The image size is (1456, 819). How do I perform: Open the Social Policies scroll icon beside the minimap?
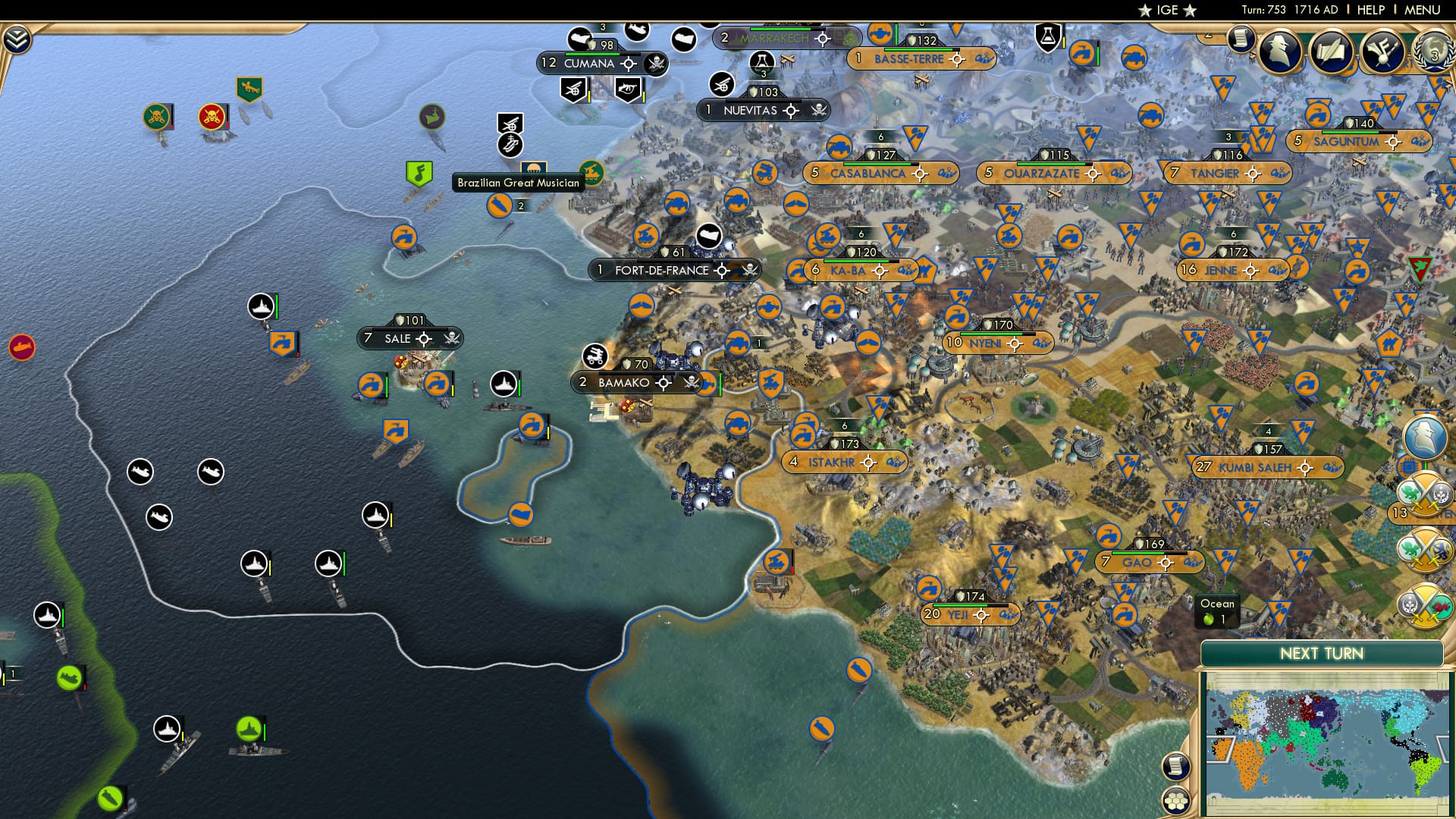tap(1178, 767)
